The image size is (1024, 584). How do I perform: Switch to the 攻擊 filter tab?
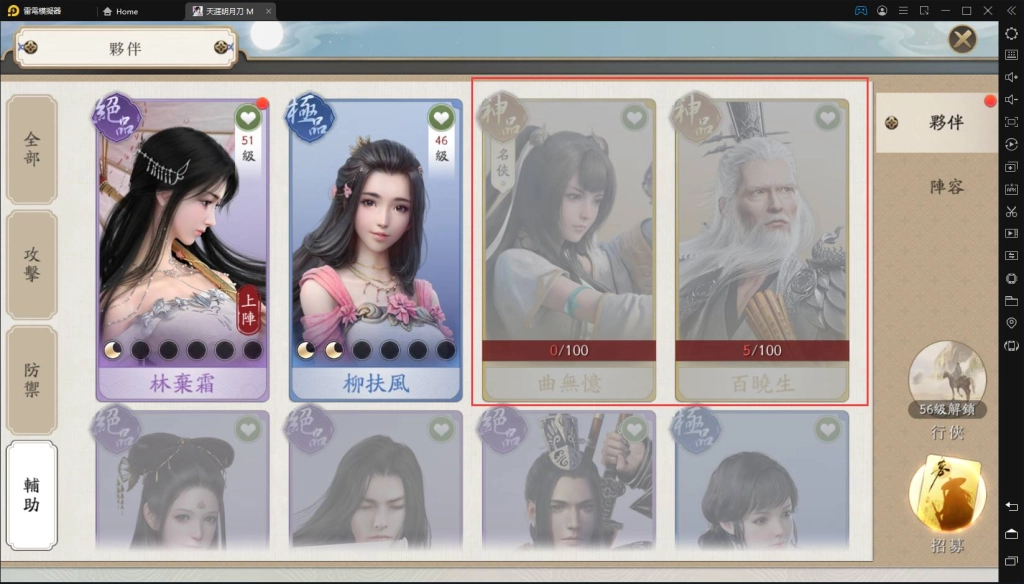pyautogui.click(x=32, y=264)
